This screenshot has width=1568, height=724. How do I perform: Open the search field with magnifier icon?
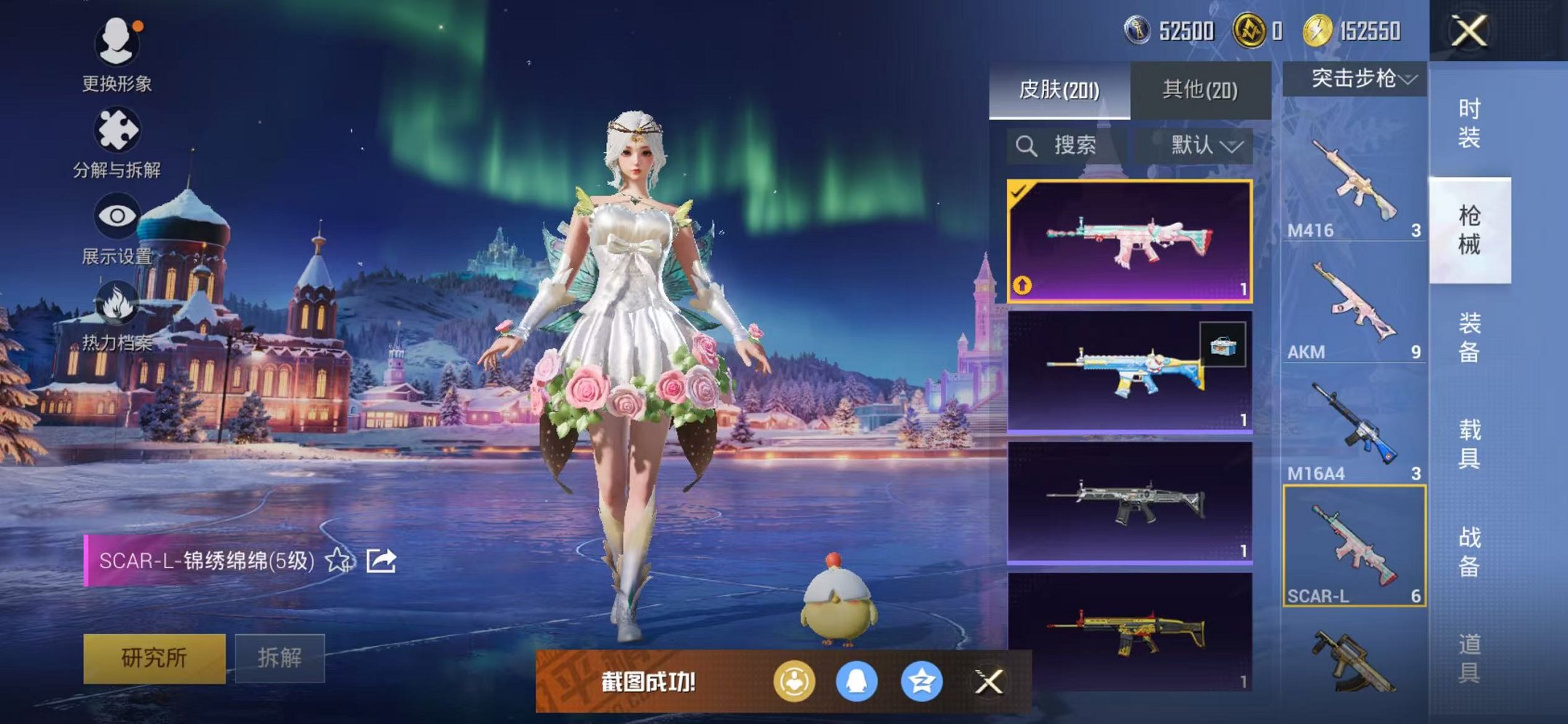(x=1027, y=145)
